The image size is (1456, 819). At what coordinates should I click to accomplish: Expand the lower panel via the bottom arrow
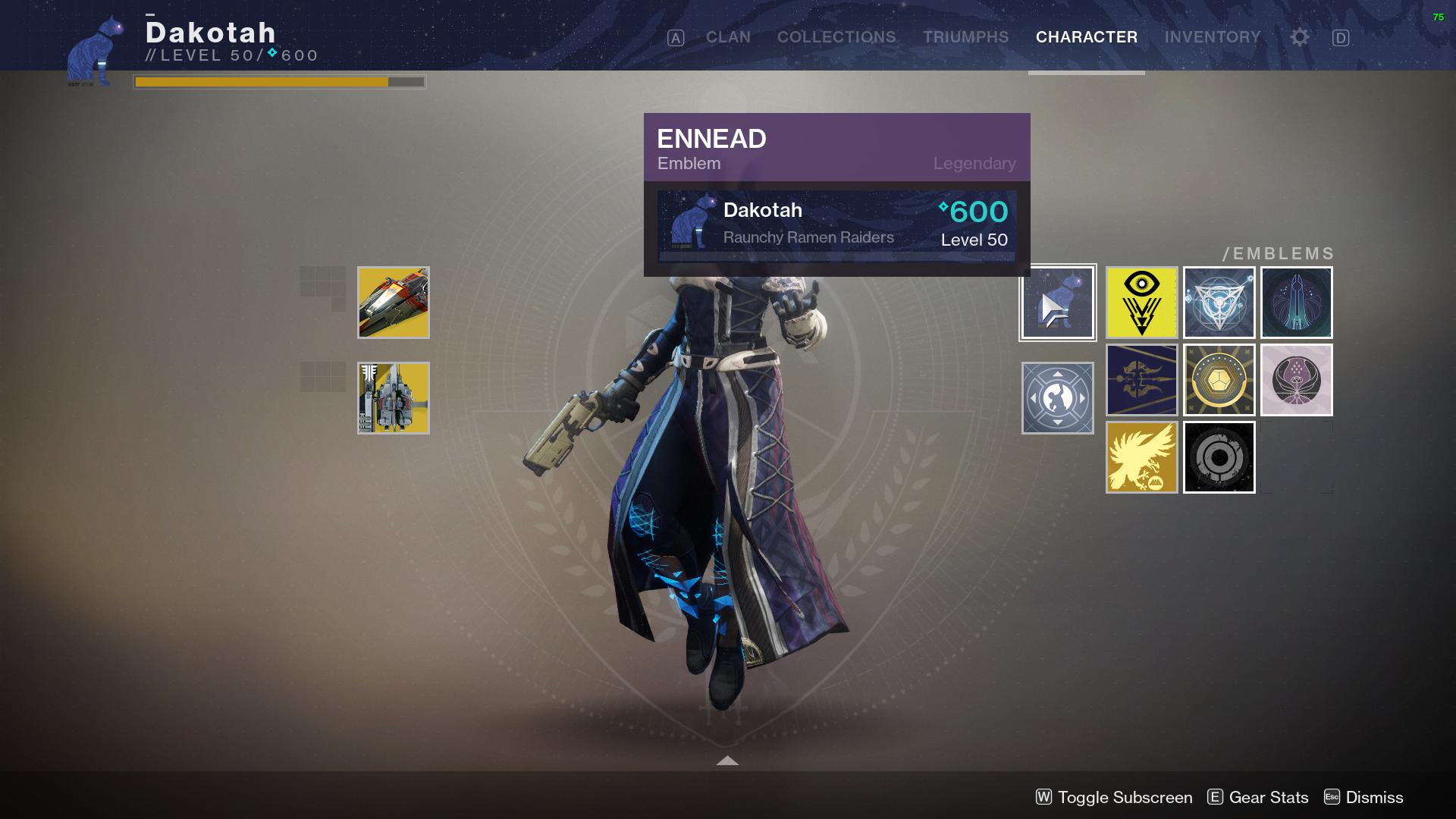pyautogui.click(x=727, y=759)
